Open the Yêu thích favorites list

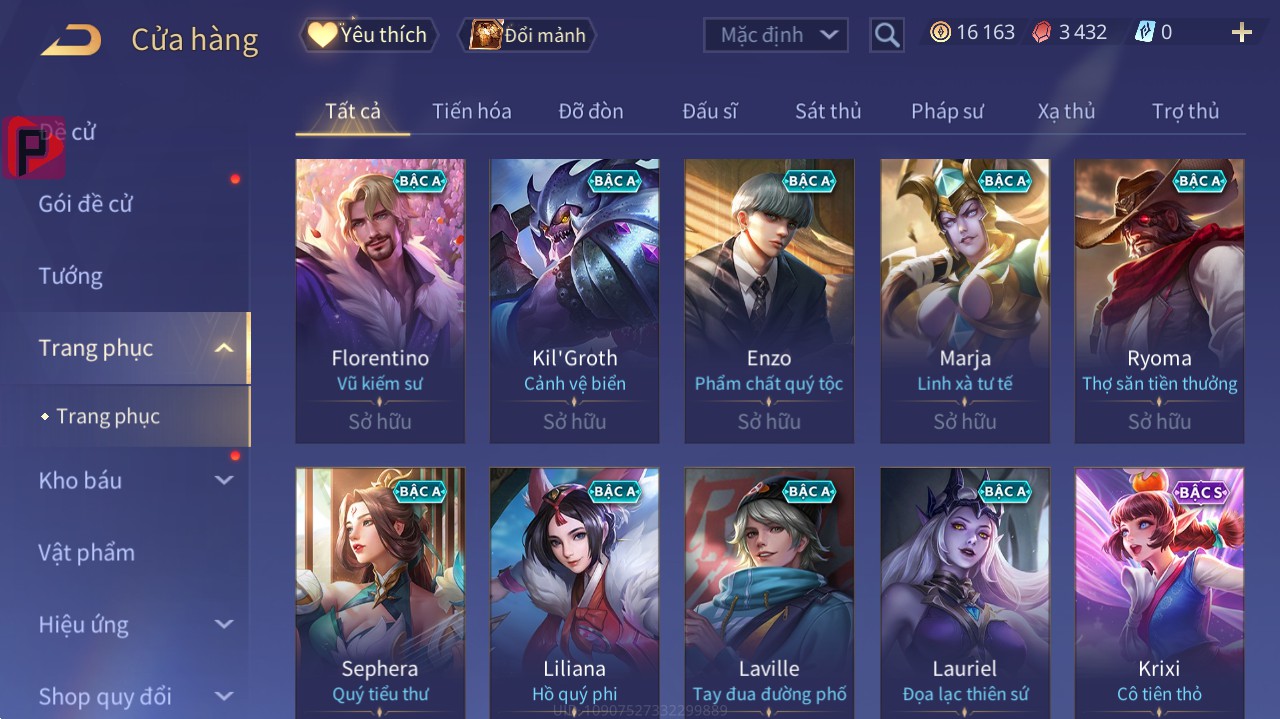(x=368, y=35)
